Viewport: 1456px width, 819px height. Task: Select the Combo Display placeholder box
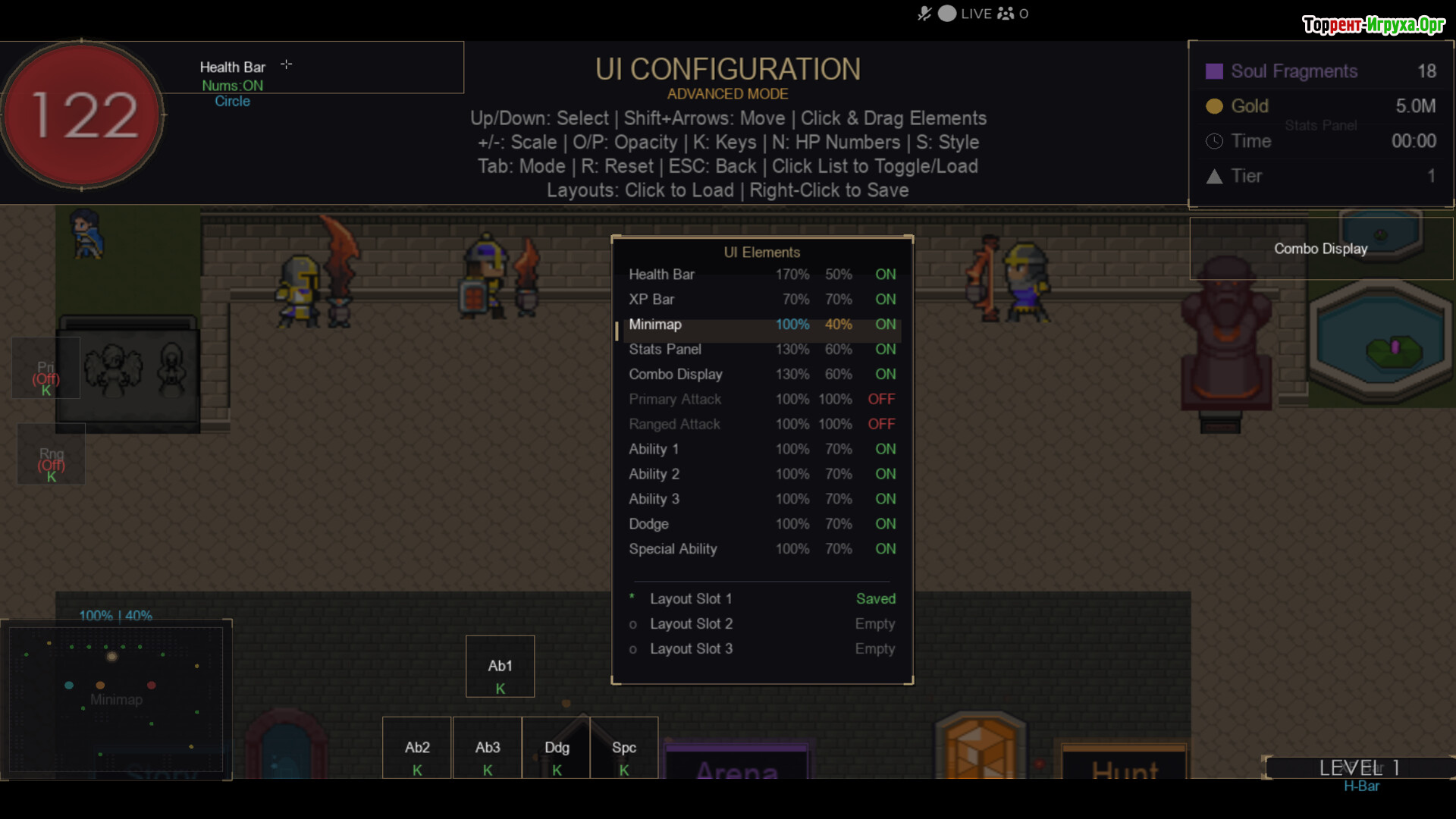tap(1320, 249)
